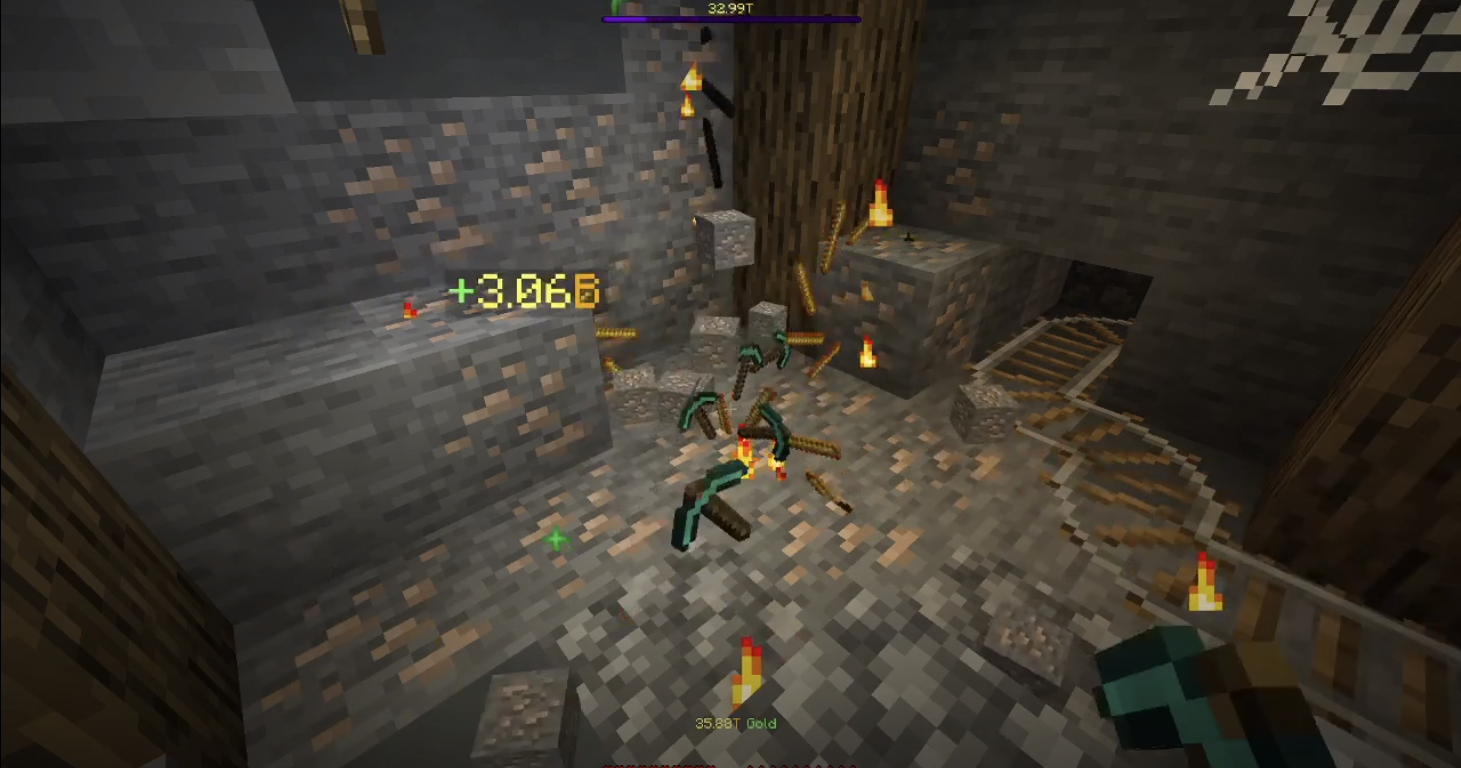The height and width of the screenshot is (768, 1461).
Task: Click the 32.99T boss bar label
Action: [730, 8]
